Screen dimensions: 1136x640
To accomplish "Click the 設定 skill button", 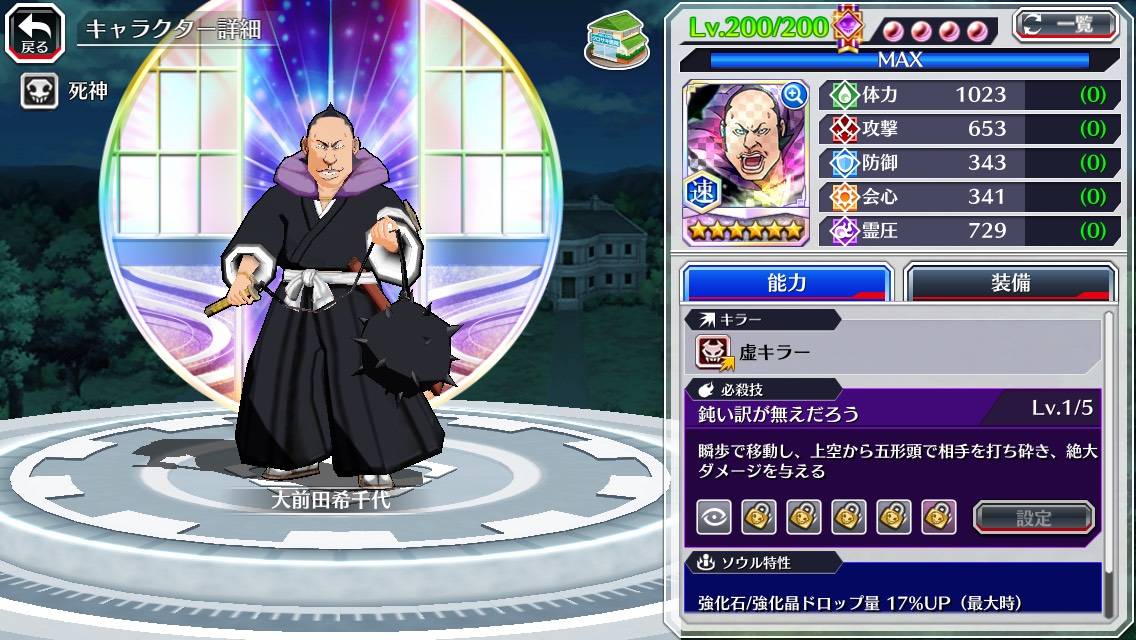I will tap(1033, 517).
